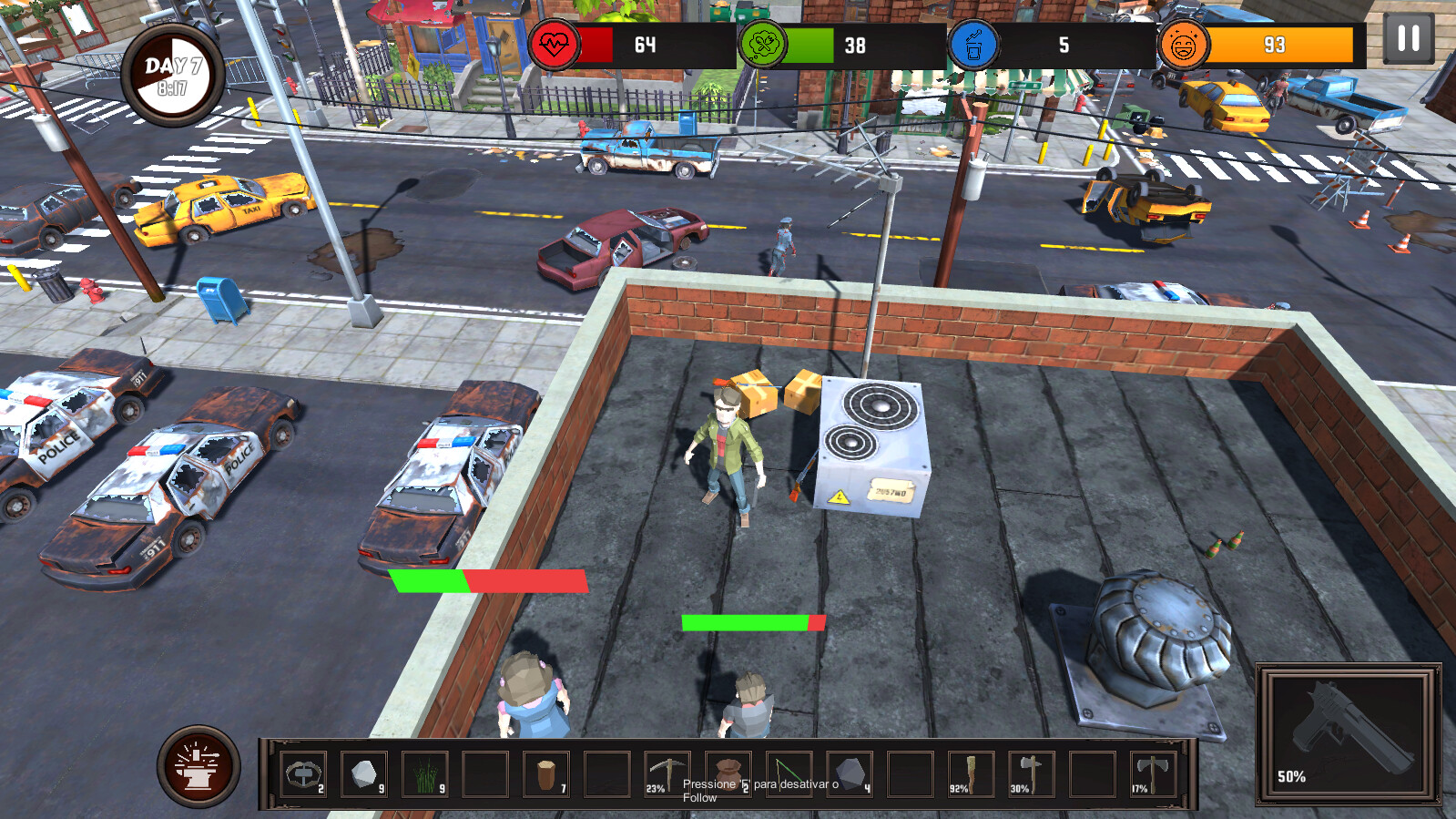
Task: Equip the pickaxe at 23% durability
Action: tap(667, 774)
